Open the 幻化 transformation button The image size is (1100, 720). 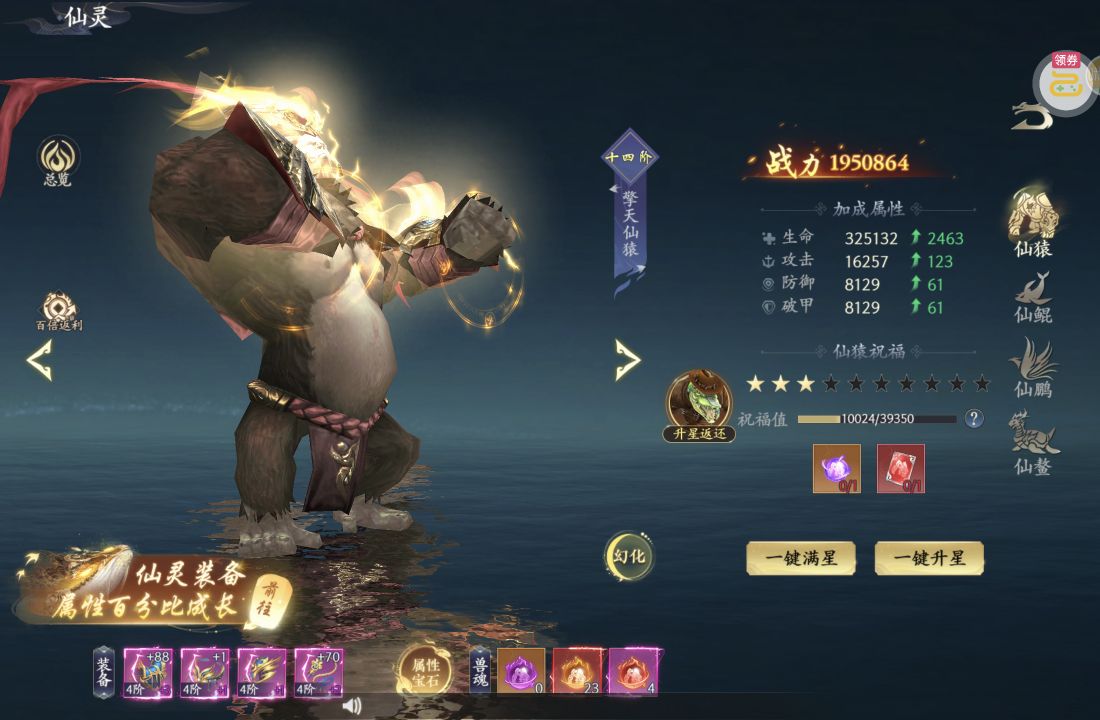[629, 557]
